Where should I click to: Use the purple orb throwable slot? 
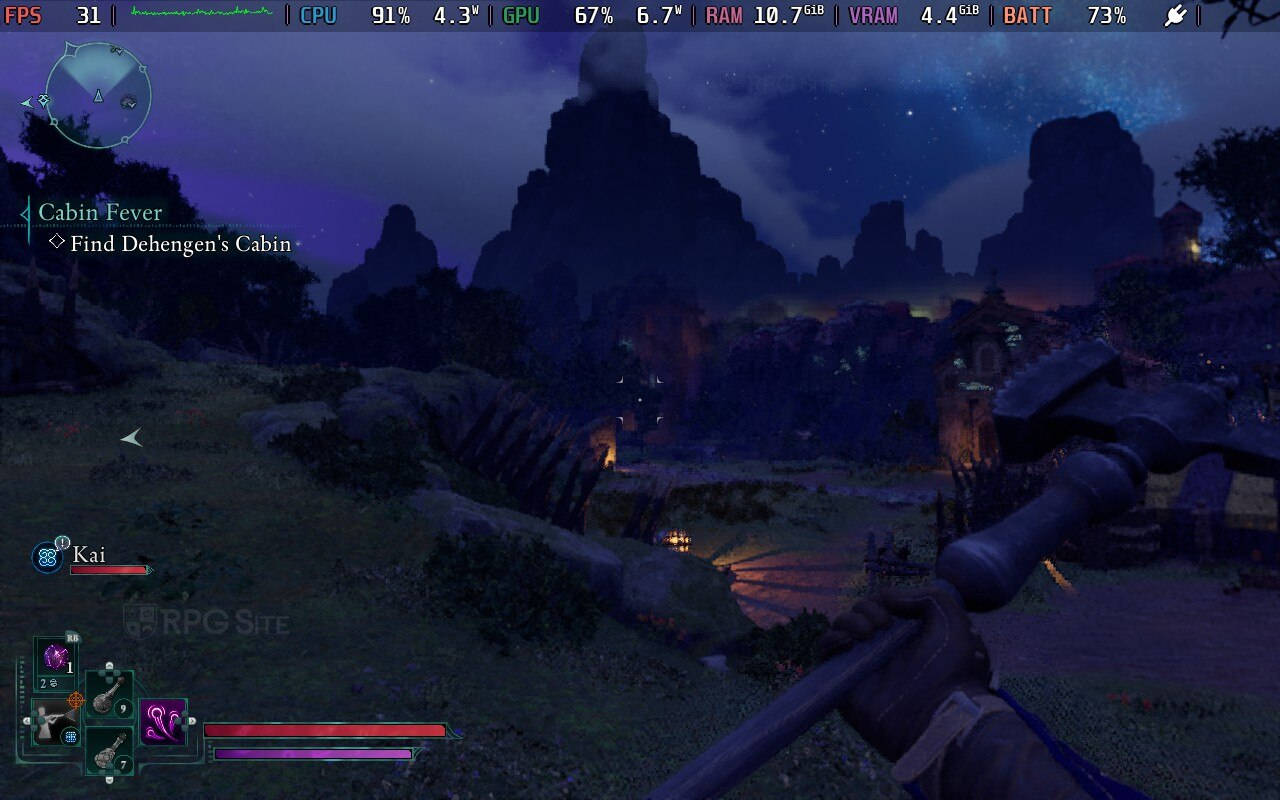coord(55,658)
